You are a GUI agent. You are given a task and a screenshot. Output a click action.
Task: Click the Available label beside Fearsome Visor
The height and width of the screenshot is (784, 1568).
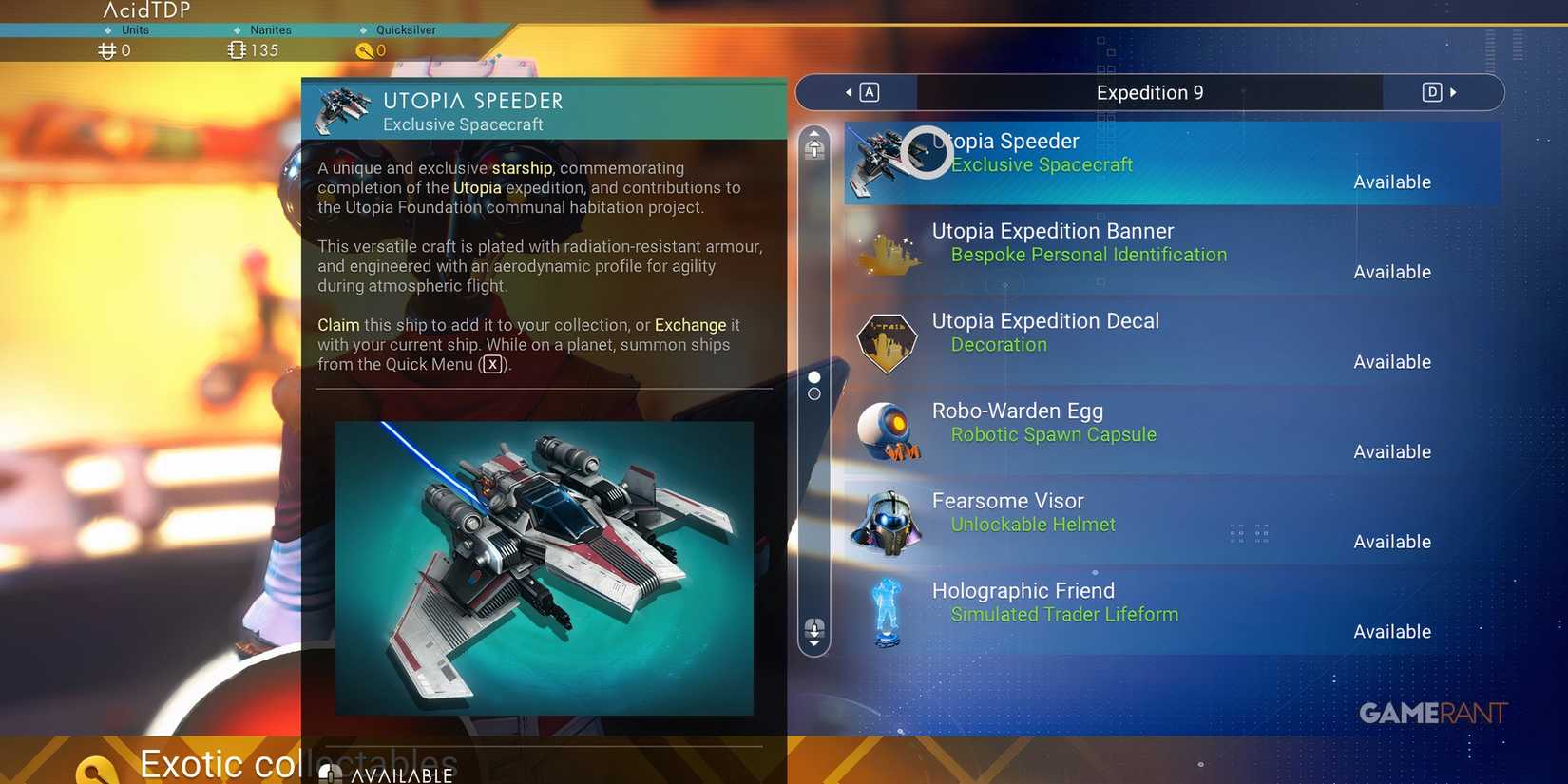[x=1392, y=542]
